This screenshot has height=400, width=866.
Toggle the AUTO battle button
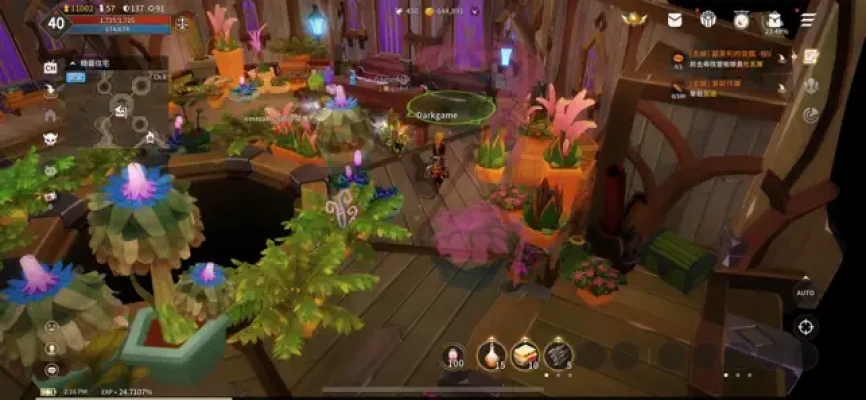(805, 293)
